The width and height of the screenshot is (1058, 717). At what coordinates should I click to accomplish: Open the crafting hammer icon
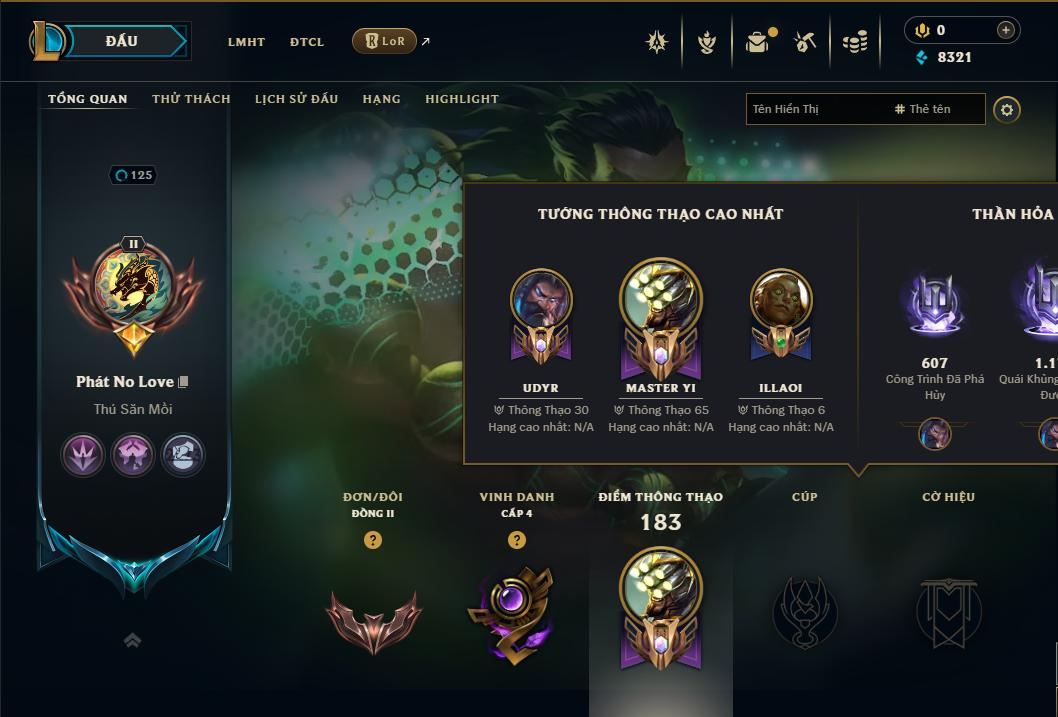pyautogui.click(x=805, y=42)
